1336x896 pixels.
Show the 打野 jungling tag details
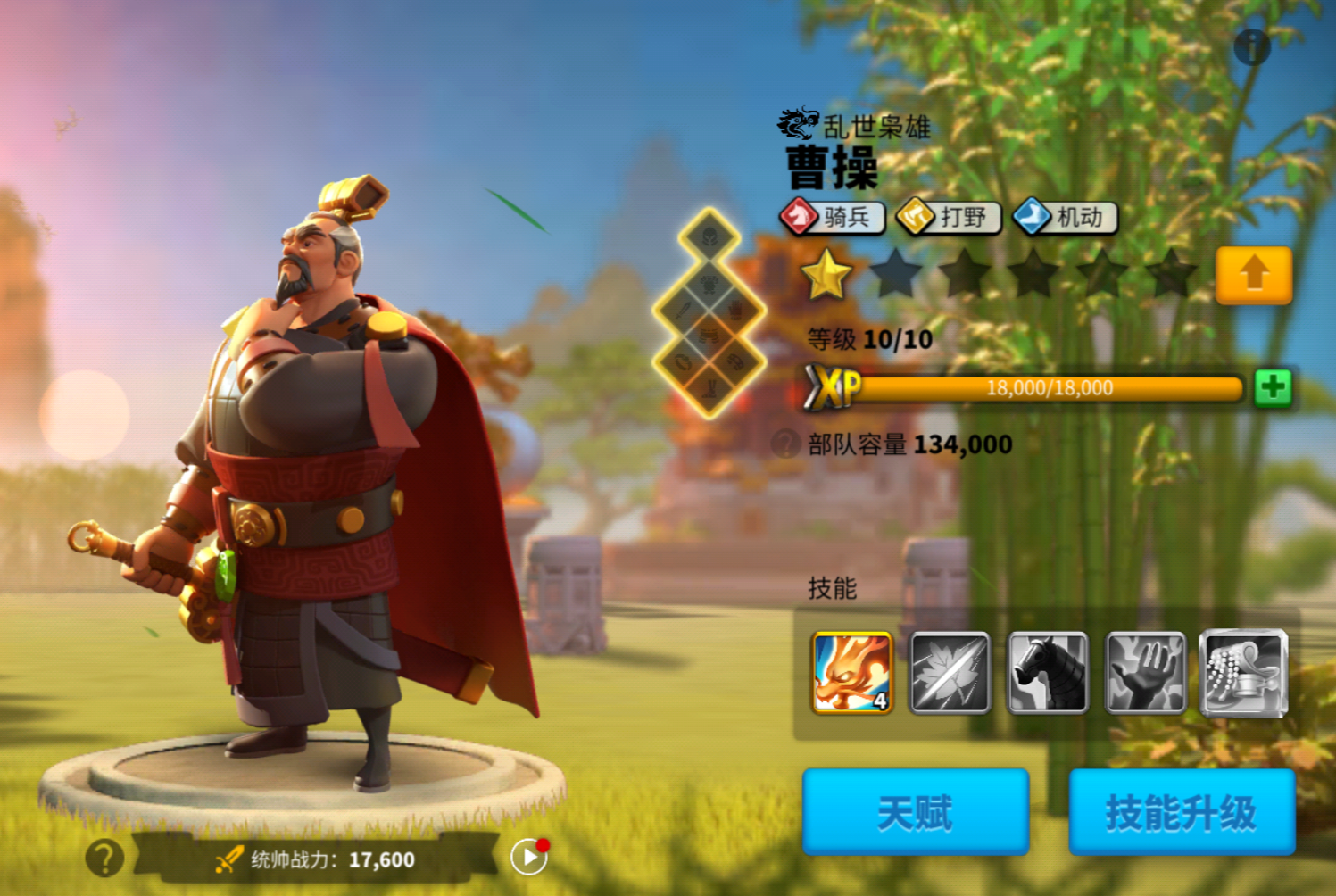pos(949,217)
